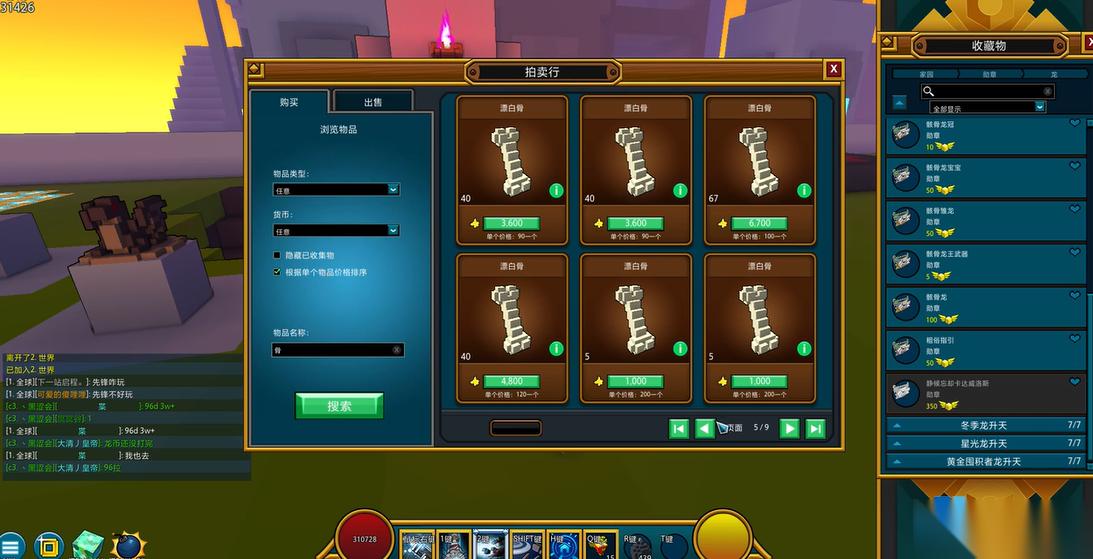Go to the previous auction page
Image resolution: width=1093 pixels, height=559 pixels.
click(704, 428)
